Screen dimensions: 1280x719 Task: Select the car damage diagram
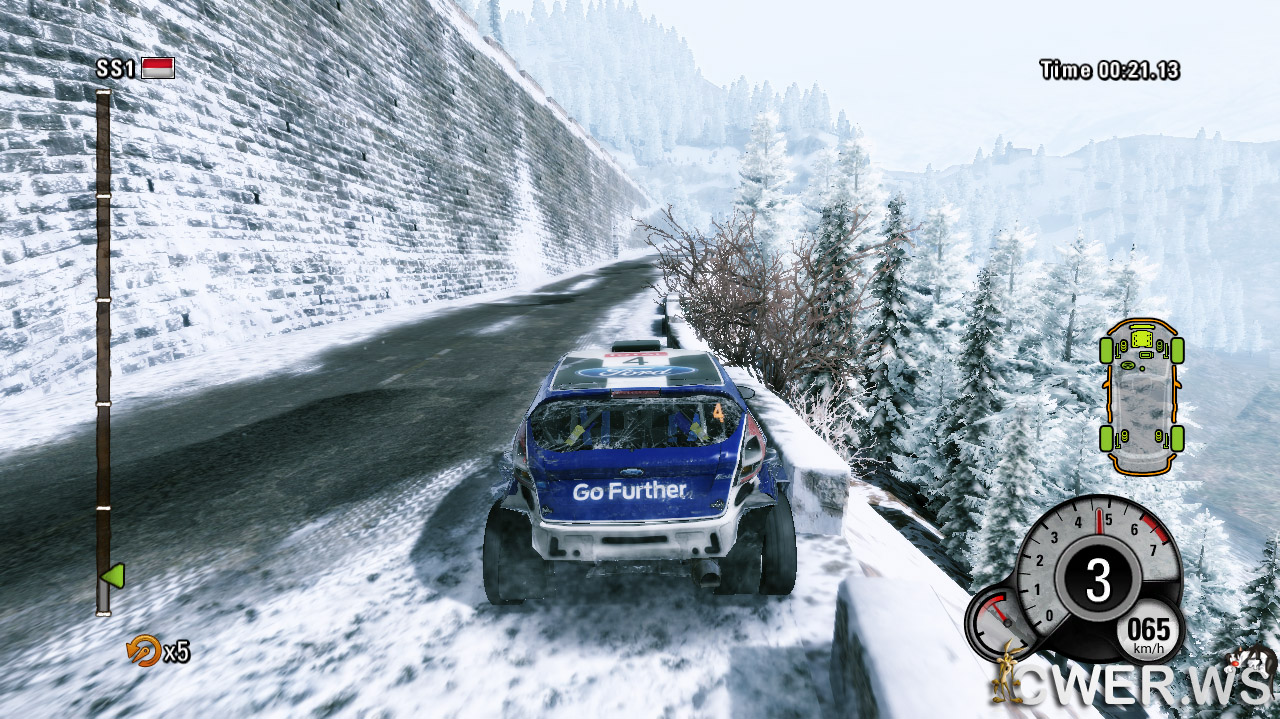[x=1141, y=396]
